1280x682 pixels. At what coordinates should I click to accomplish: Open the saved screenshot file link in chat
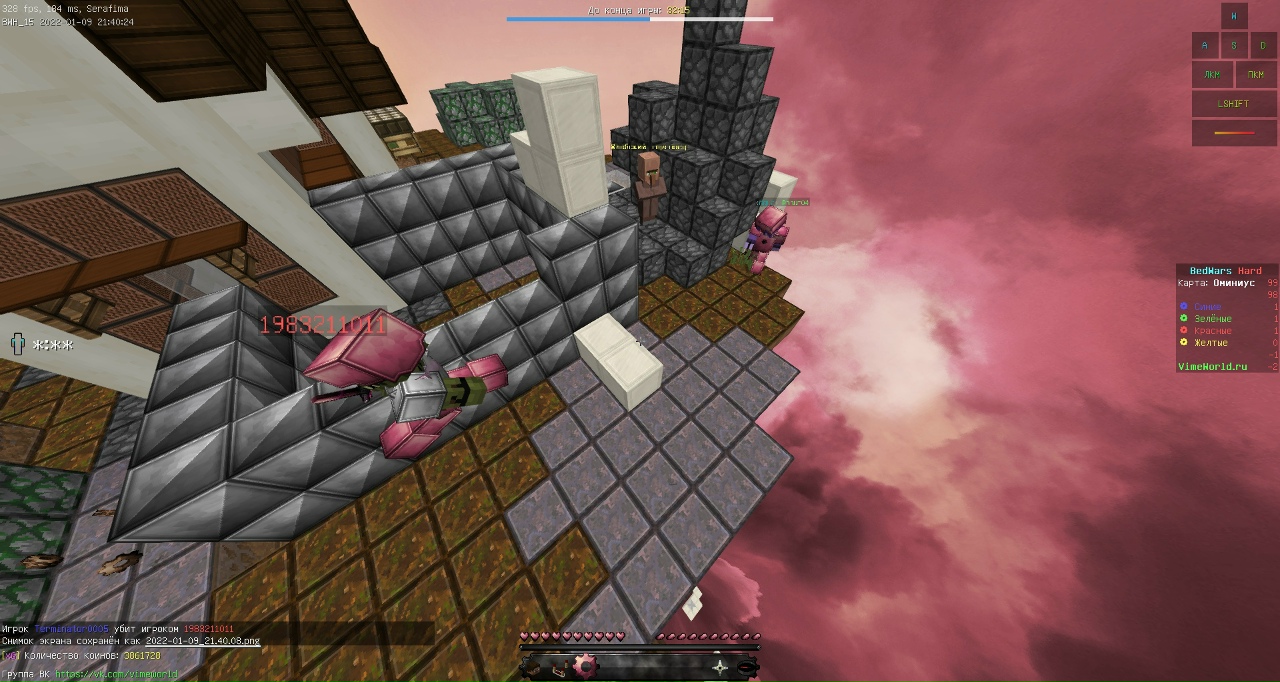202,641
